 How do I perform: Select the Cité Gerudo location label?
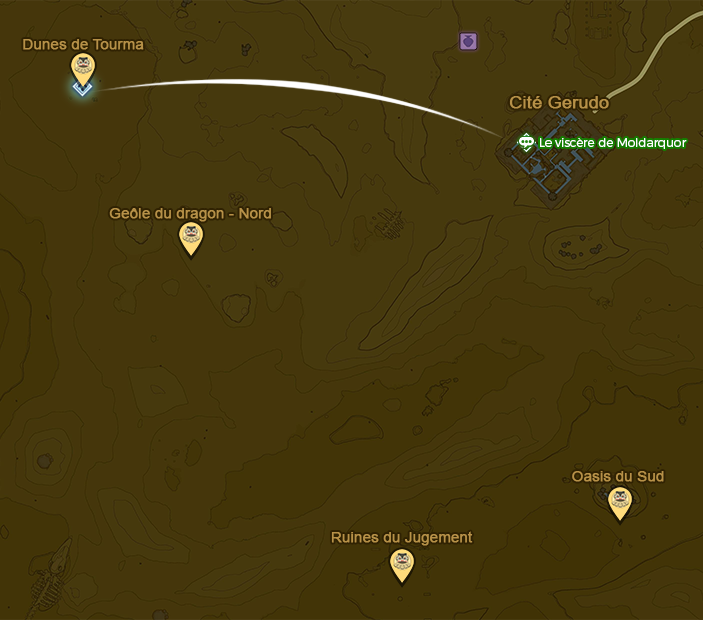(x=559, y=102)
